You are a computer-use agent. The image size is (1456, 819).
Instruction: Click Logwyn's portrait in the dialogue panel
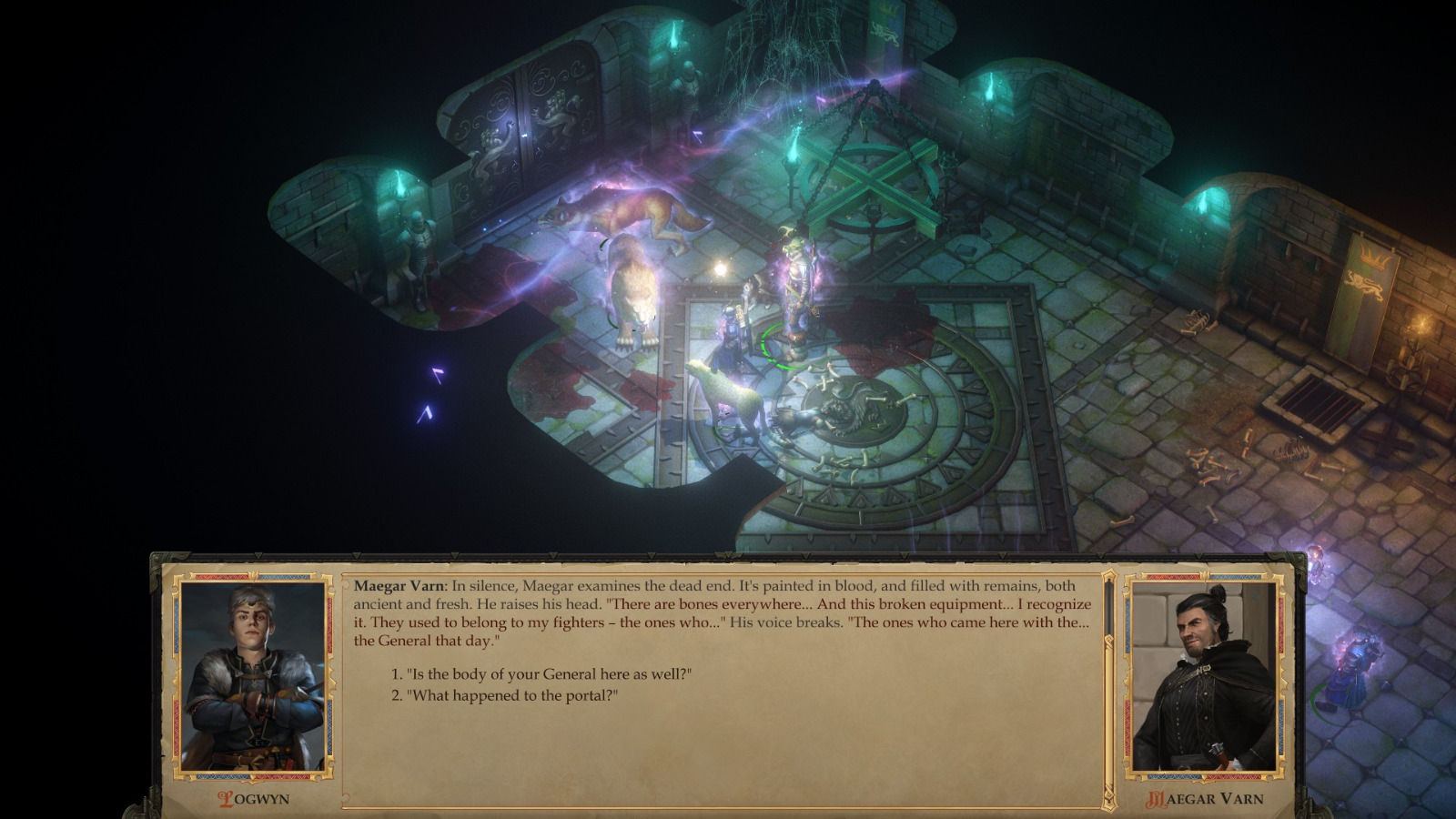coord(254,678)
